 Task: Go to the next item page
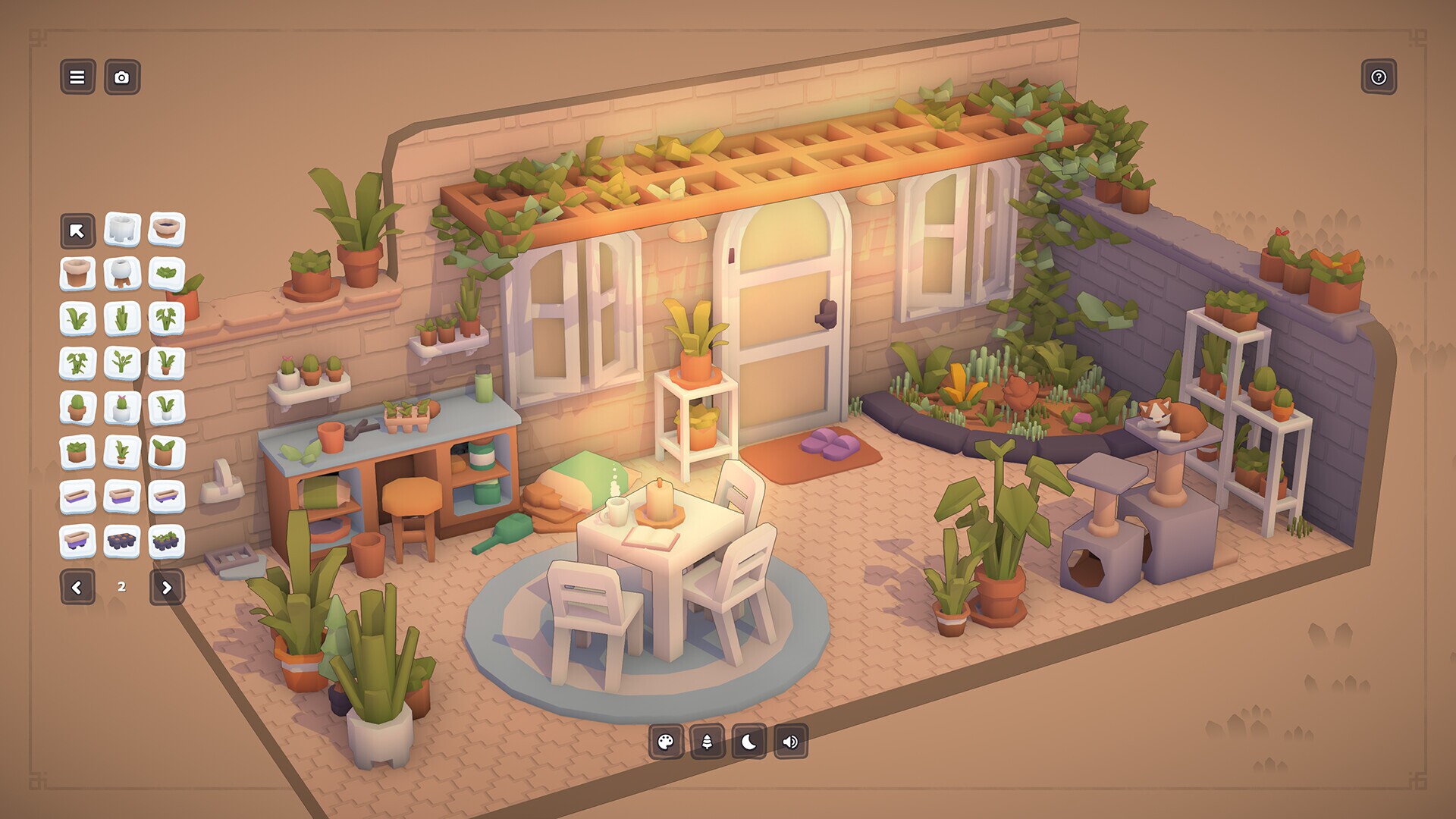pos(167,587)
